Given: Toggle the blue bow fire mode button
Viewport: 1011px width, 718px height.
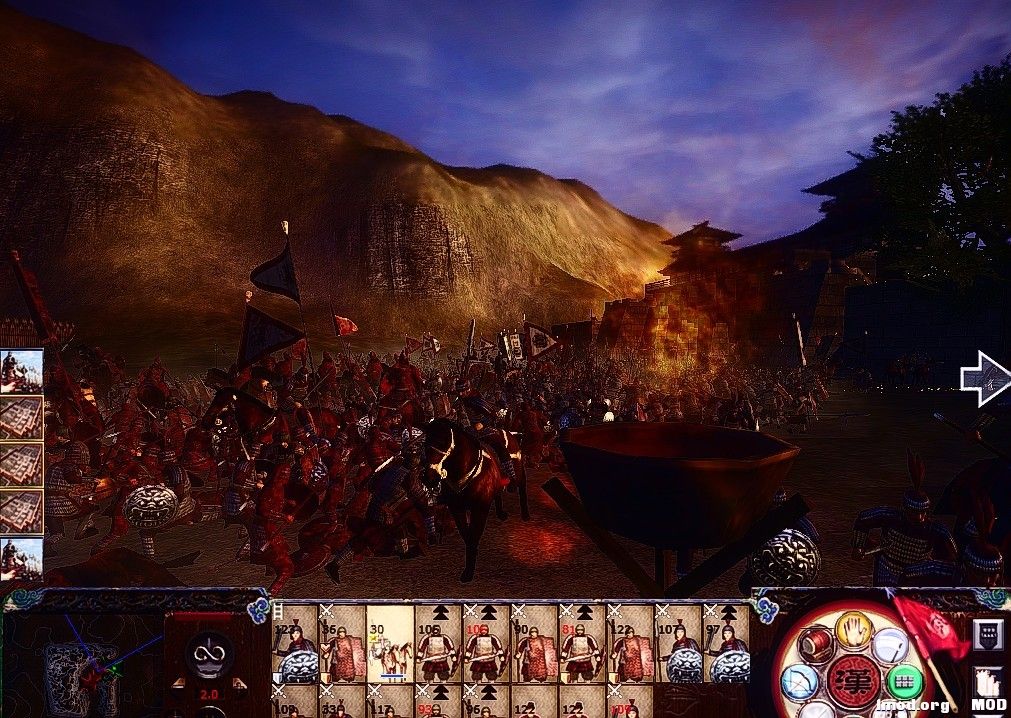Looking at the screenshot, I should coord(799,682).
